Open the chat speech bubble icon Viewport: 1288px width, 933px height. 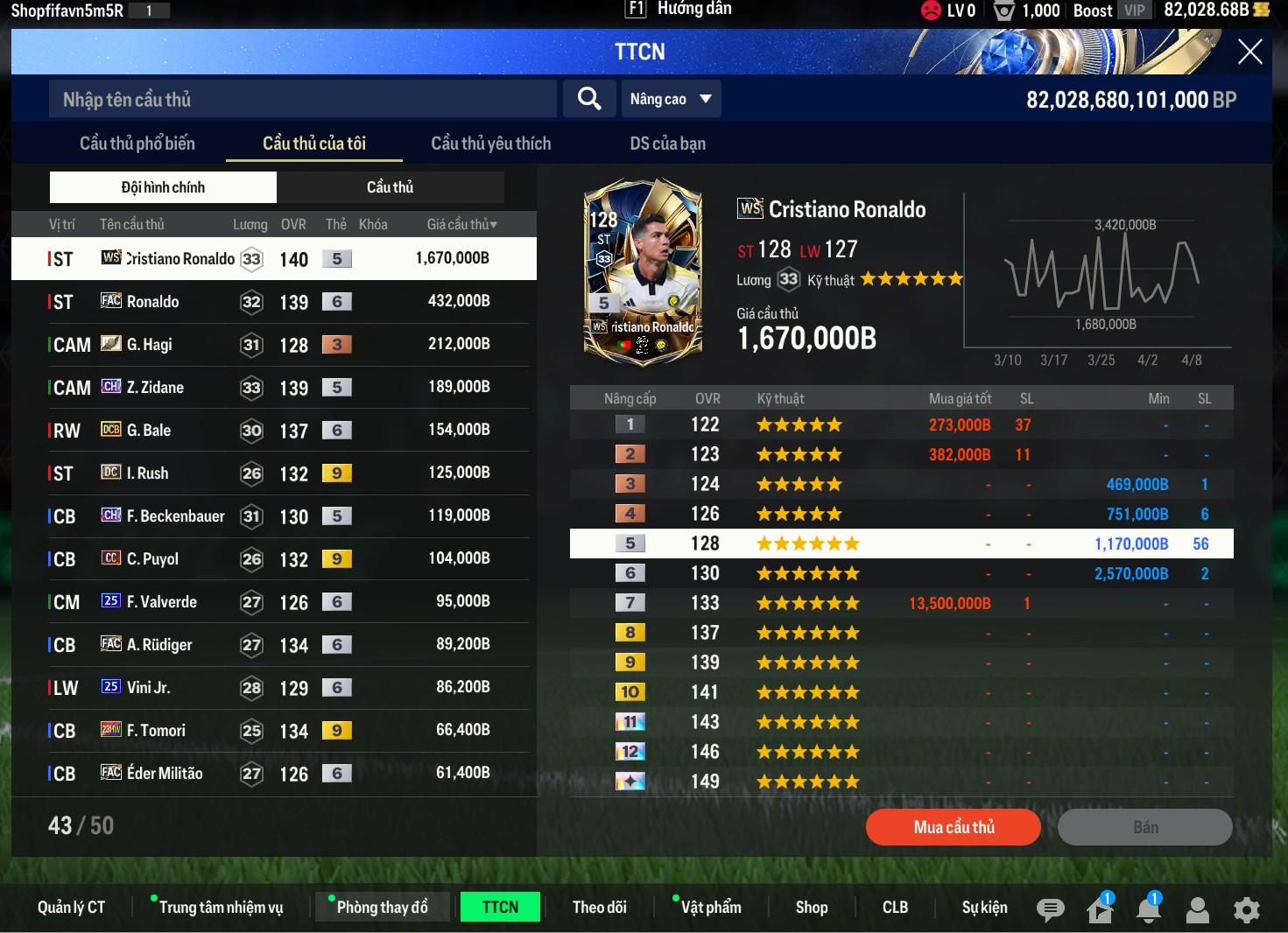[1050, 910]
